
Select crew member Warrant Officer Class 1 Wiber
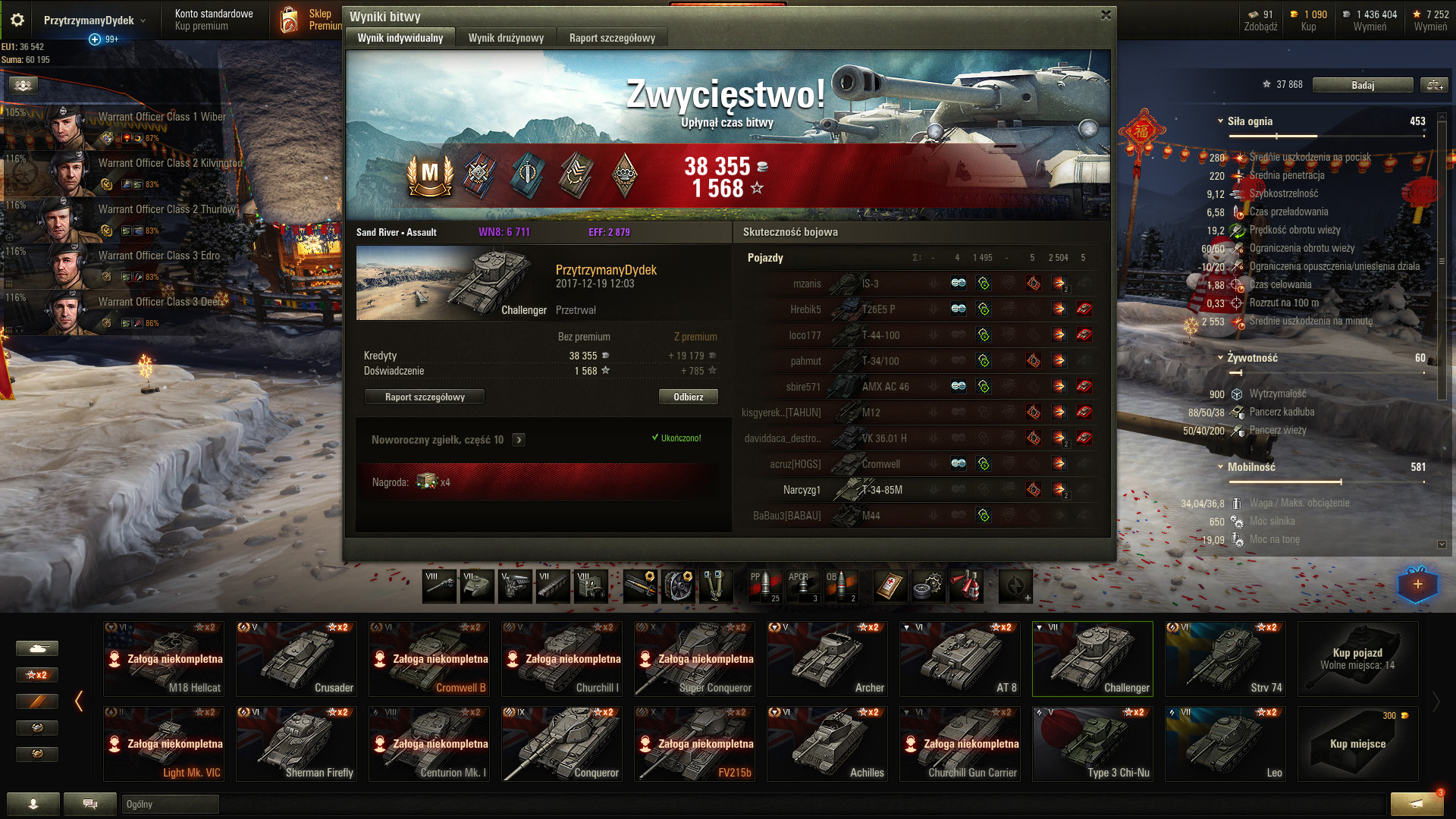(121, 126)
